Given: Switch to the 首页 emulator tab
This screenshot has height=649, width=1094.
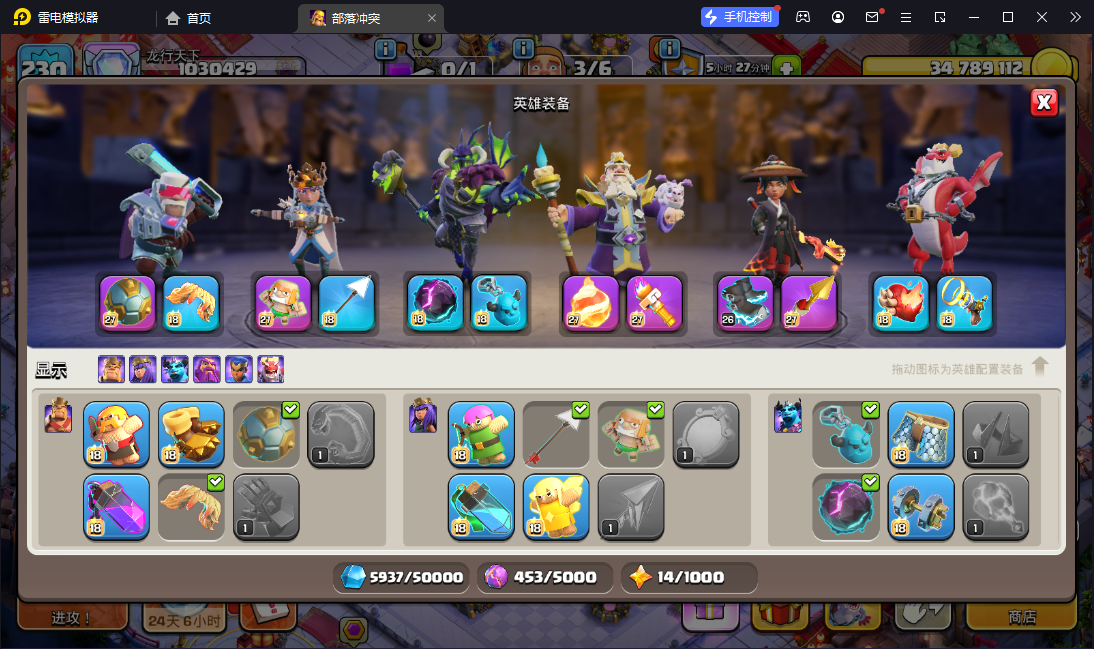Looking at the screenshot, I should [x=189, y=18].
